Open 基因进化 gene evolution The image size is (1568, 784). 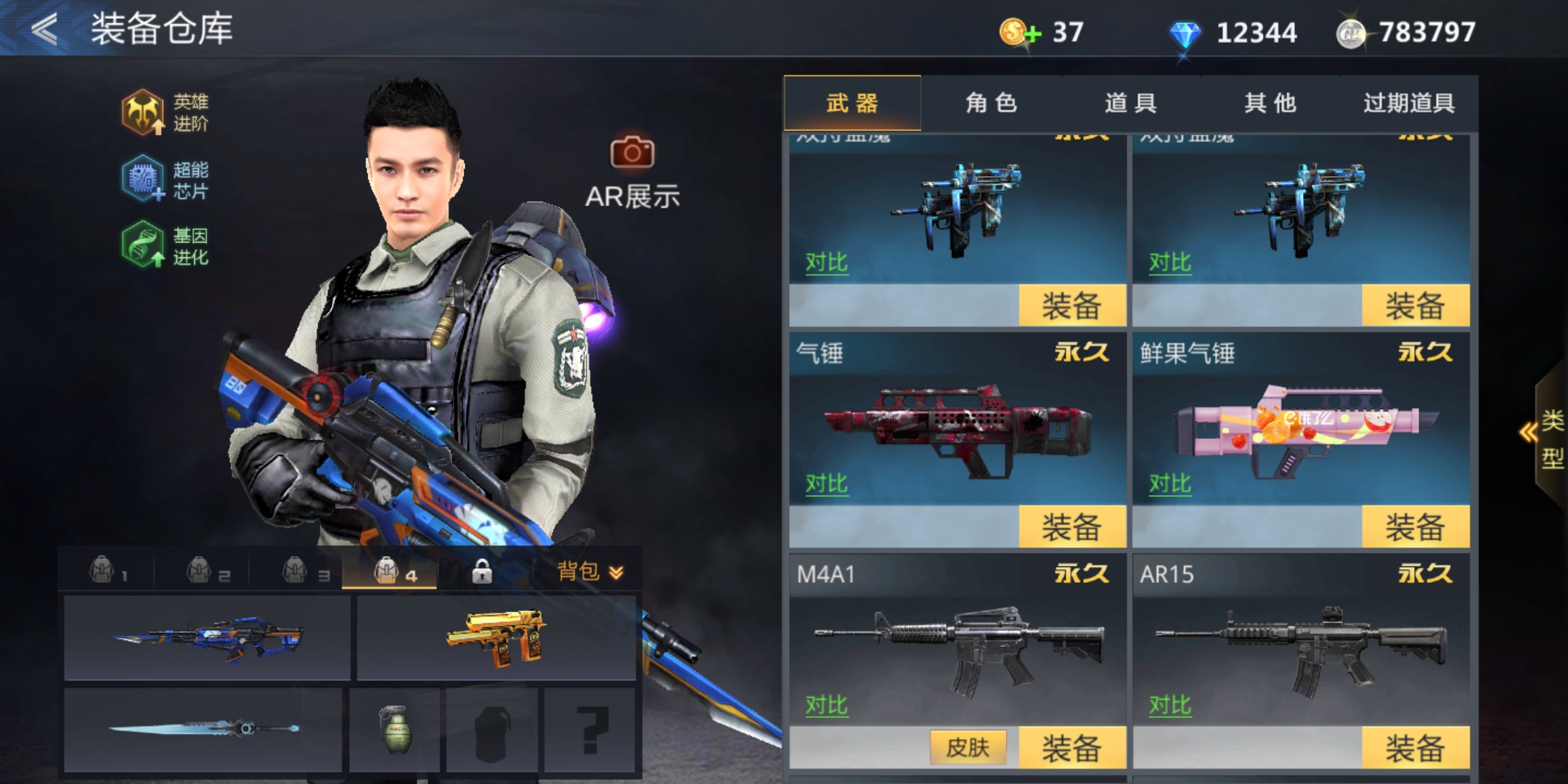165,245
